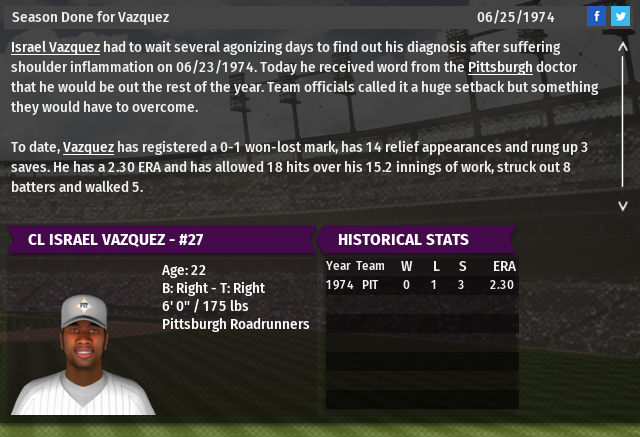640x437 pixels.
Task: Share the story on Twitter
Action: click(619, 16)
